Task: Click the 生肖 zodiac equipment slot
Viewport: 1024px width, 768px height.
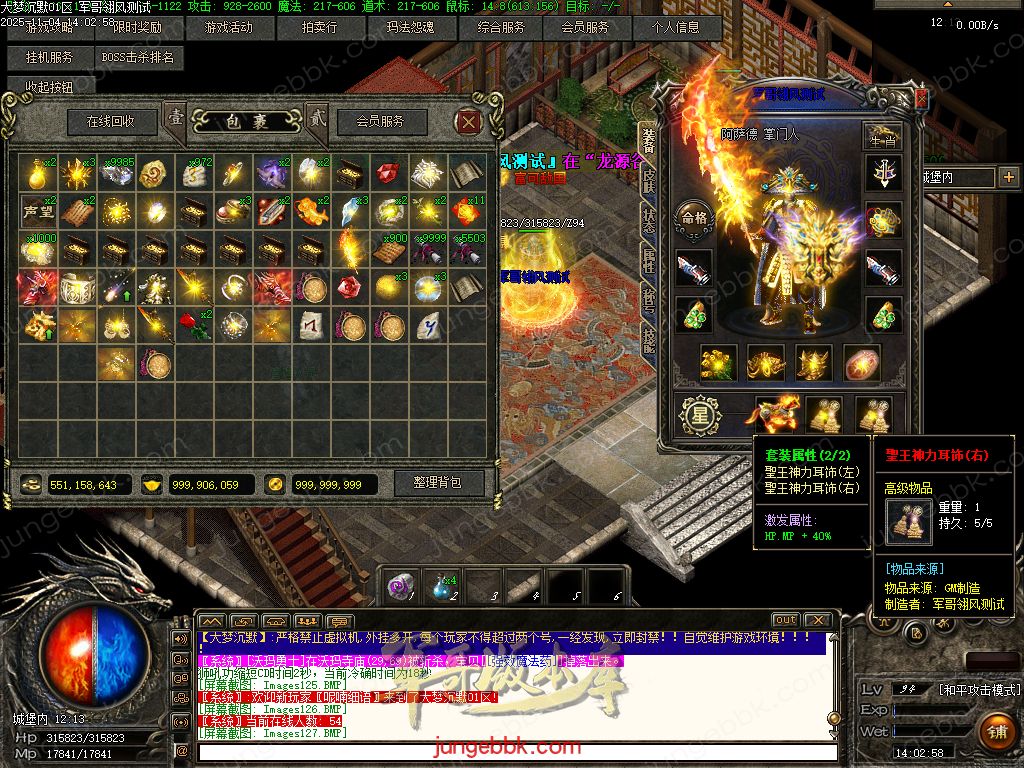Action: [883, 138]
